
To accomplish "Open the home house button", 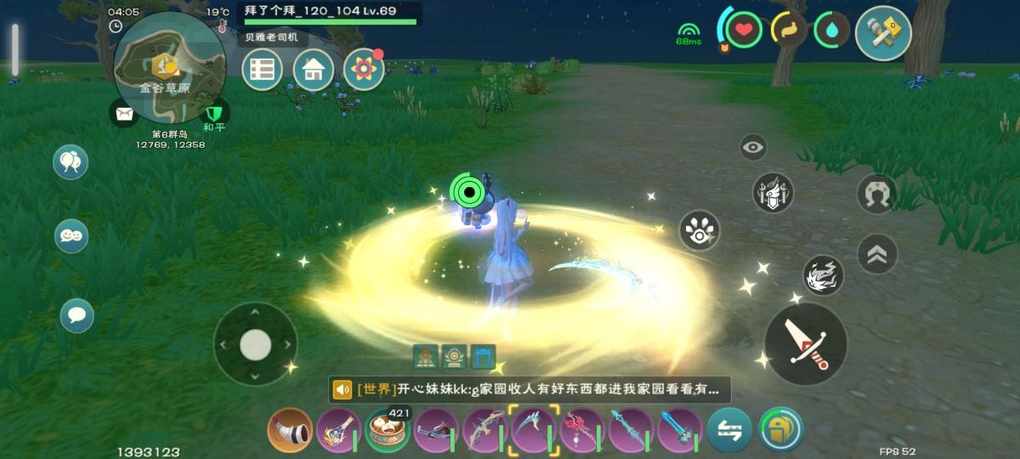I will tap(313, 69).
